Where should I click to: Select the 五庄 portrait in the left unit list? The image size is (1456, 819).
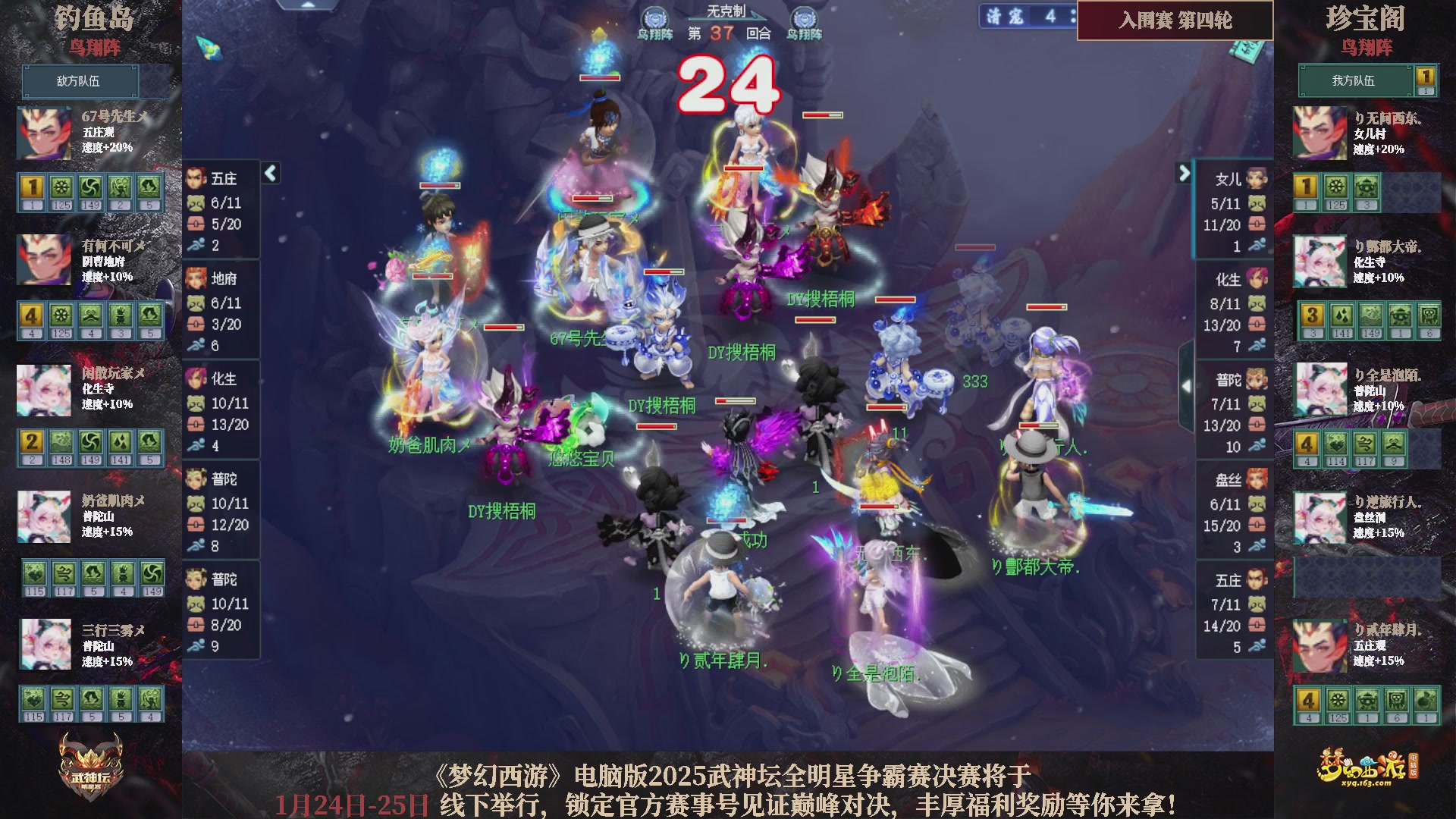pos(196,178)
